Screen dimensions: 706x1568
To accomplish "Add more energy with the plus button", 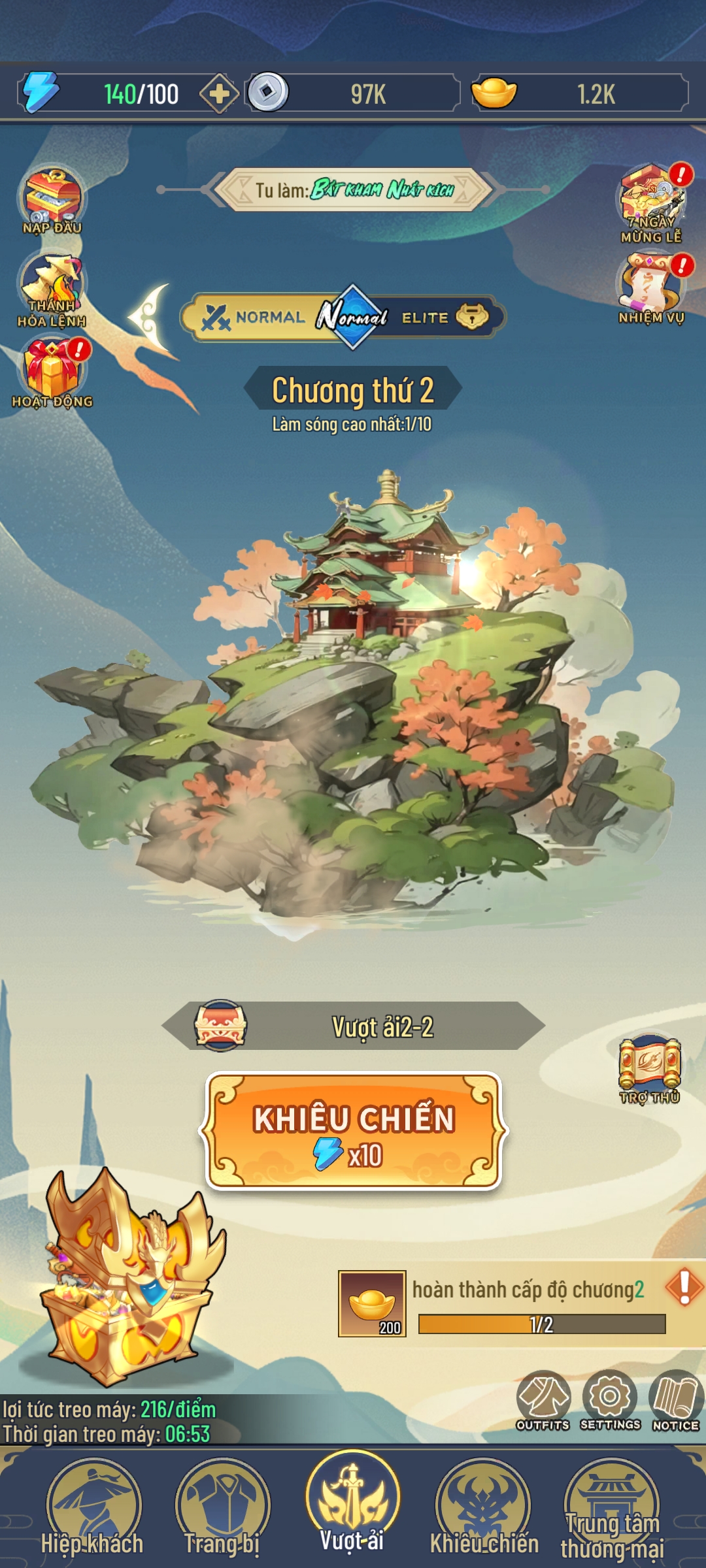I will (x=219, y=94).
